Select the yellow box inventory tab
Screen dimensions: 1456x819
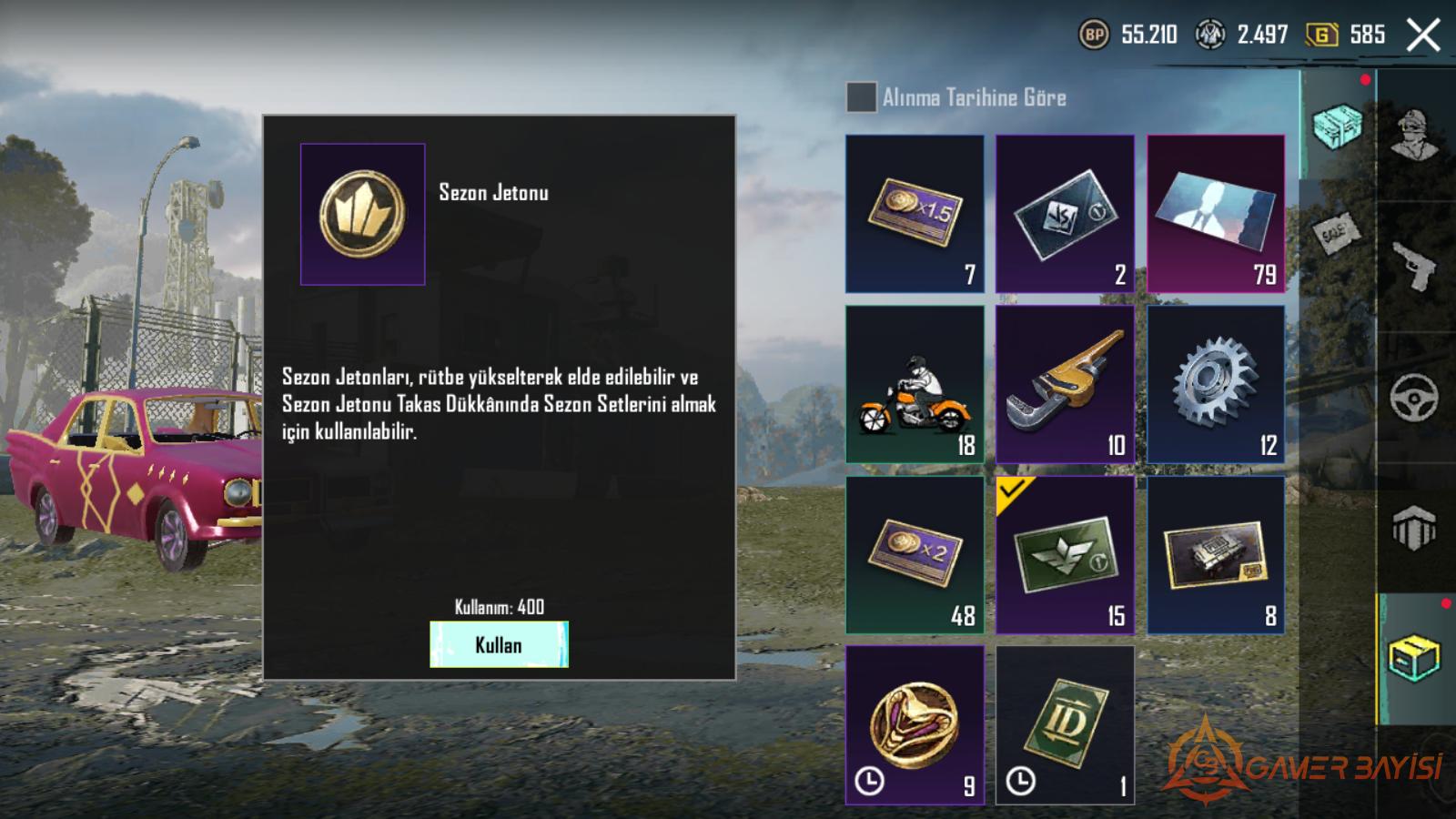coord(1414,657)
